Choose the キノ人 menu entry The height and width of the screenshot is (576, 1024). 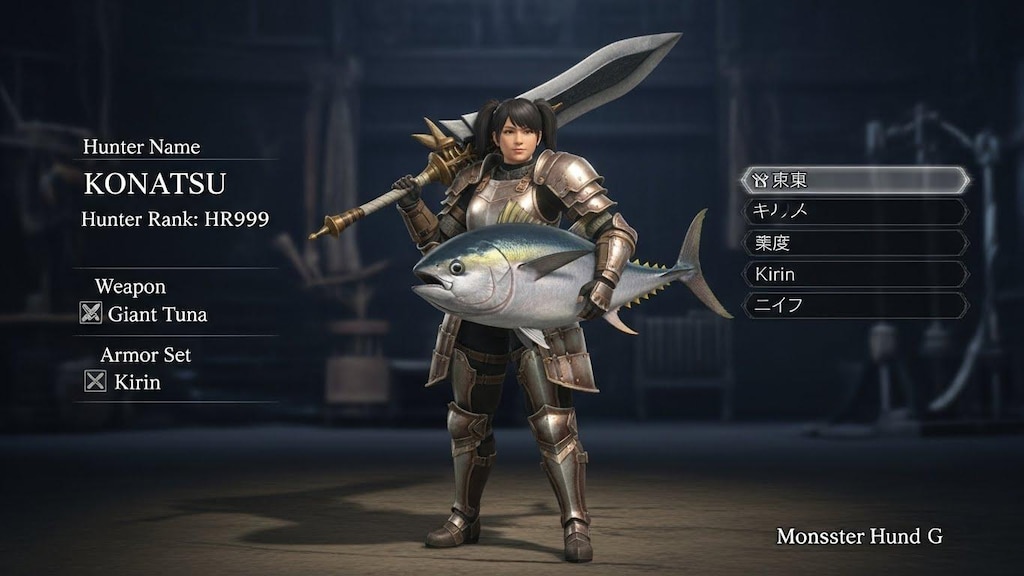coord(855,212)
